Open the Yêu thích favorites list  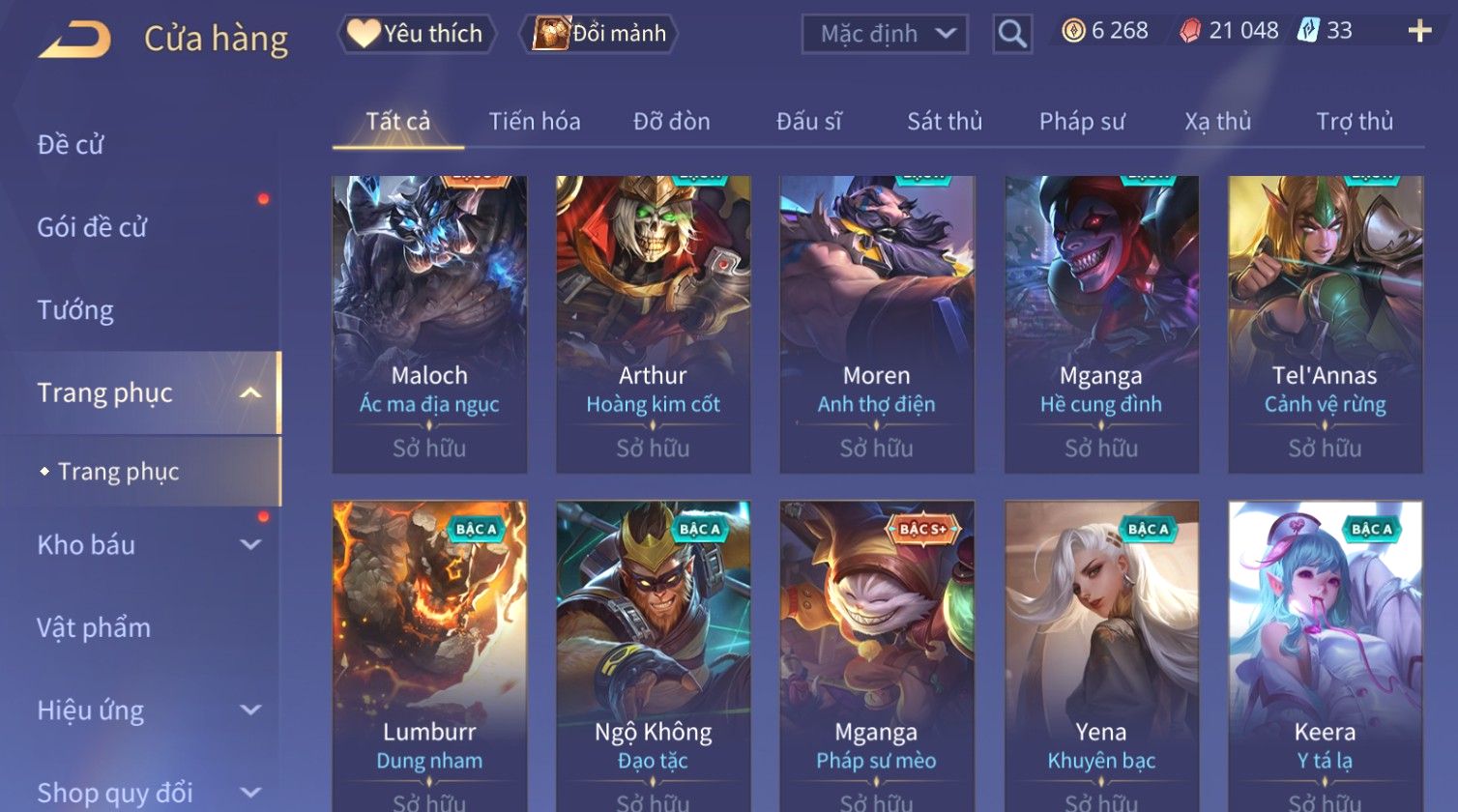coord(417,34)
